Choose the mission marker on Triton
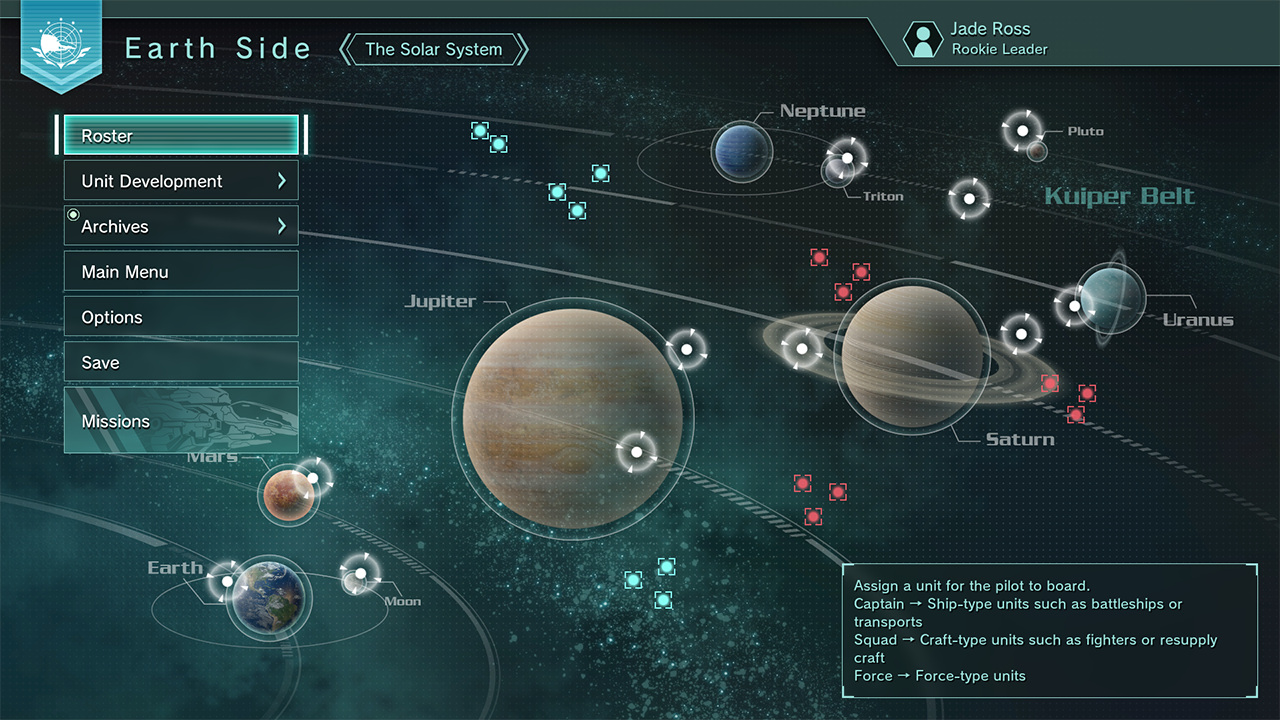This screenshot has width=1280, height=720. tap(847, 158)
